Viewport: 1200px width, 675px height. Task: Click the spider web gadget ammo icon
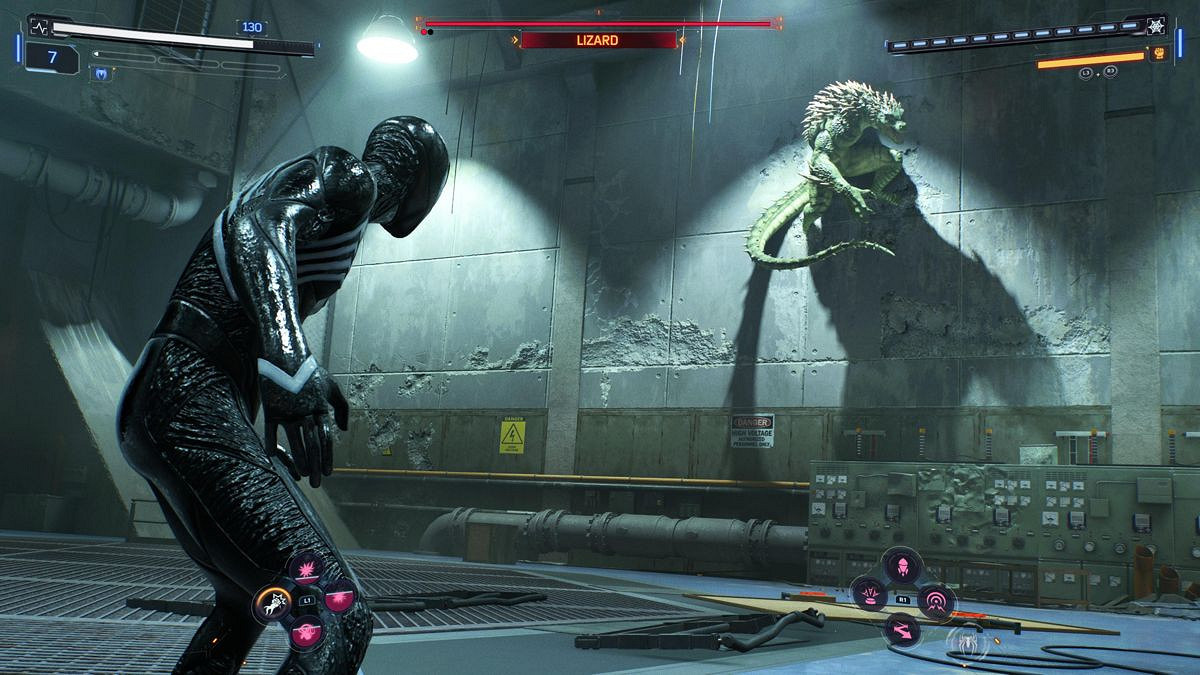[1159, 23]
